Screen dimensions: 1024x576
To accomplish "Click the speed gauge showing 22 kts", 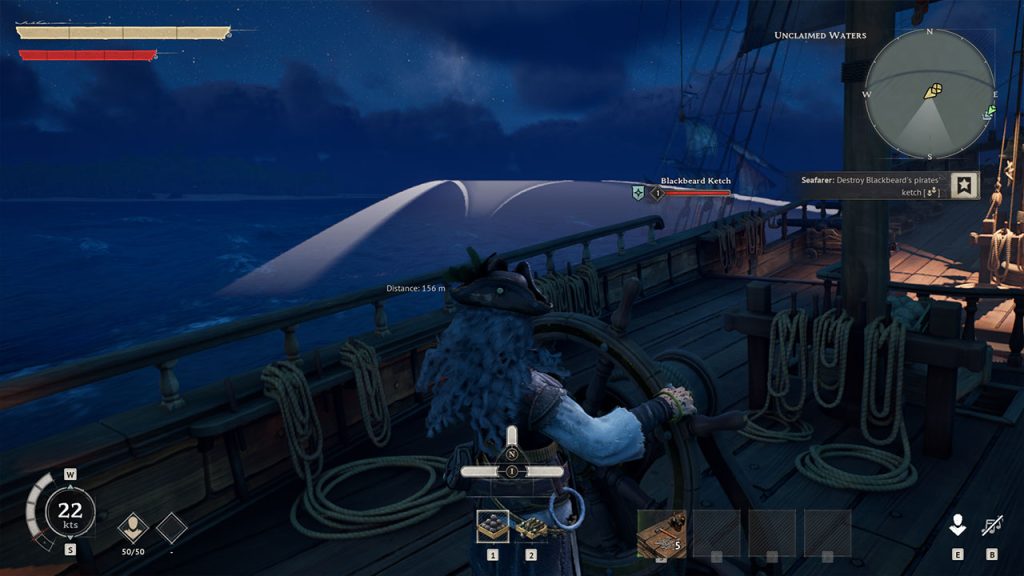I will click(x=70, y=514).
